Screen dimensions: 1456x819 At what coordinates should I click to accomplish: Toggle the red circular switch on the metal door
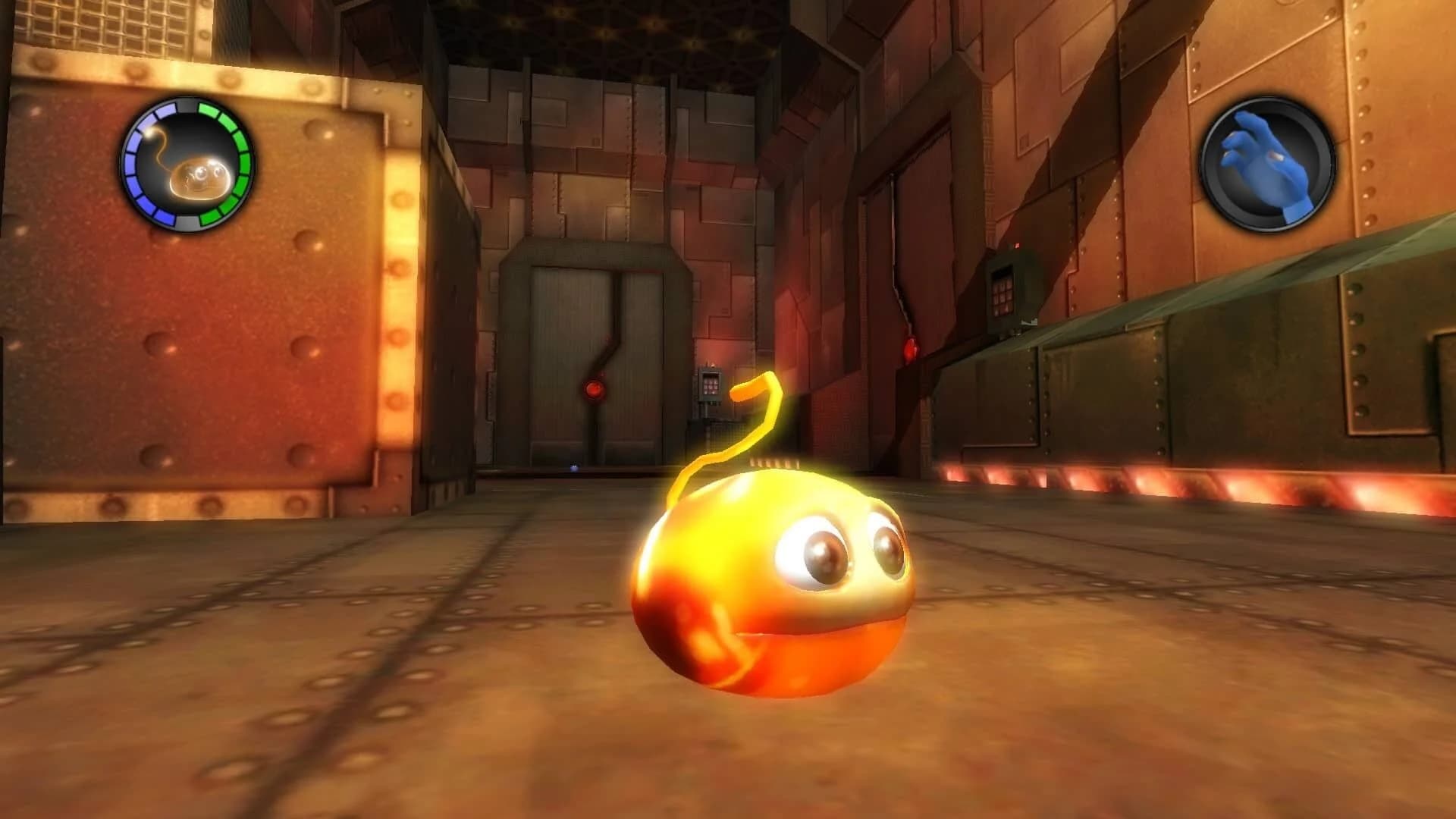click(x=595, y=389)
